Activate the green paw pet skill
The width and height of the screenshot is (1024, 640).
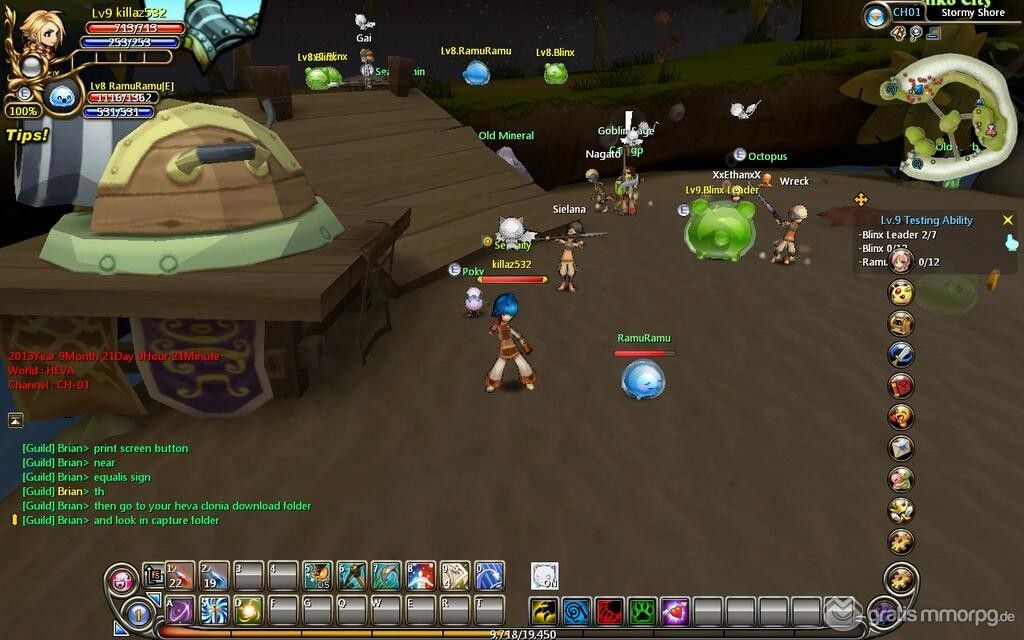[x=642, y=611]
